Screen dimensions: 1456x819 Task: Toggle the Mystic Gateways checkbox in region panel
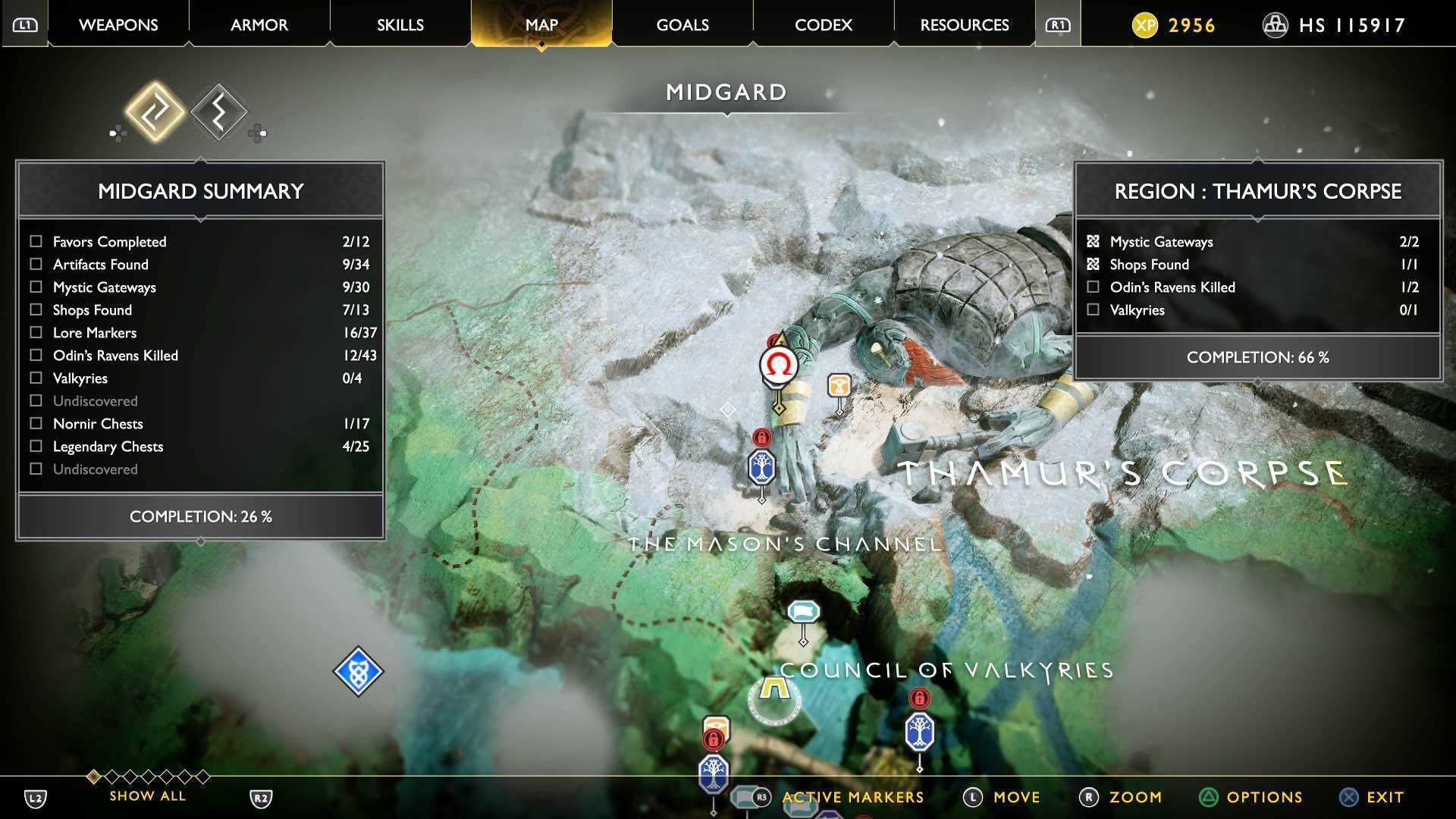(1093, 241)
